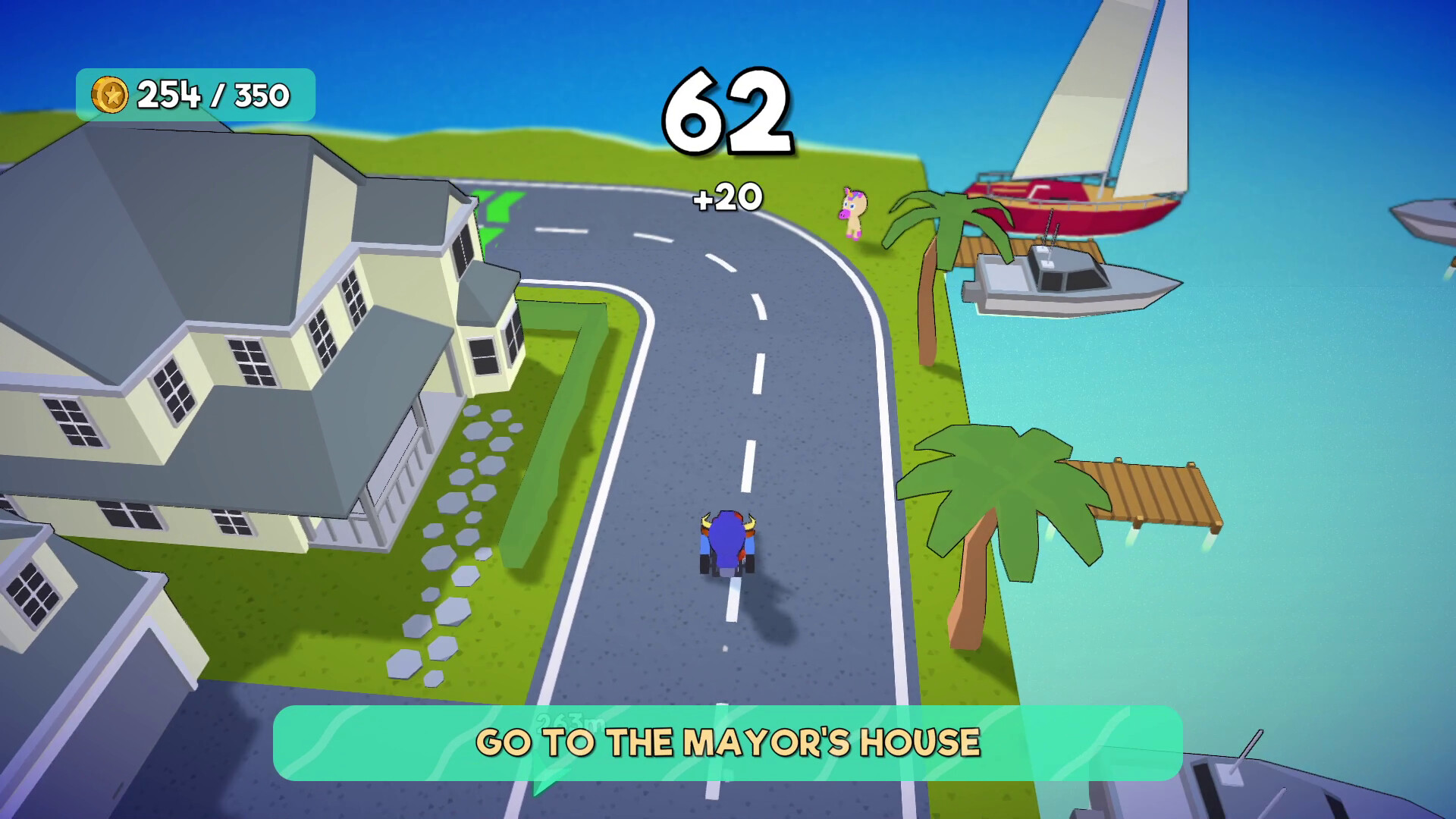Viewport: 1456px width, 819px height.
Task: Click the gold coin icon in counter
Action: [110, 94]
